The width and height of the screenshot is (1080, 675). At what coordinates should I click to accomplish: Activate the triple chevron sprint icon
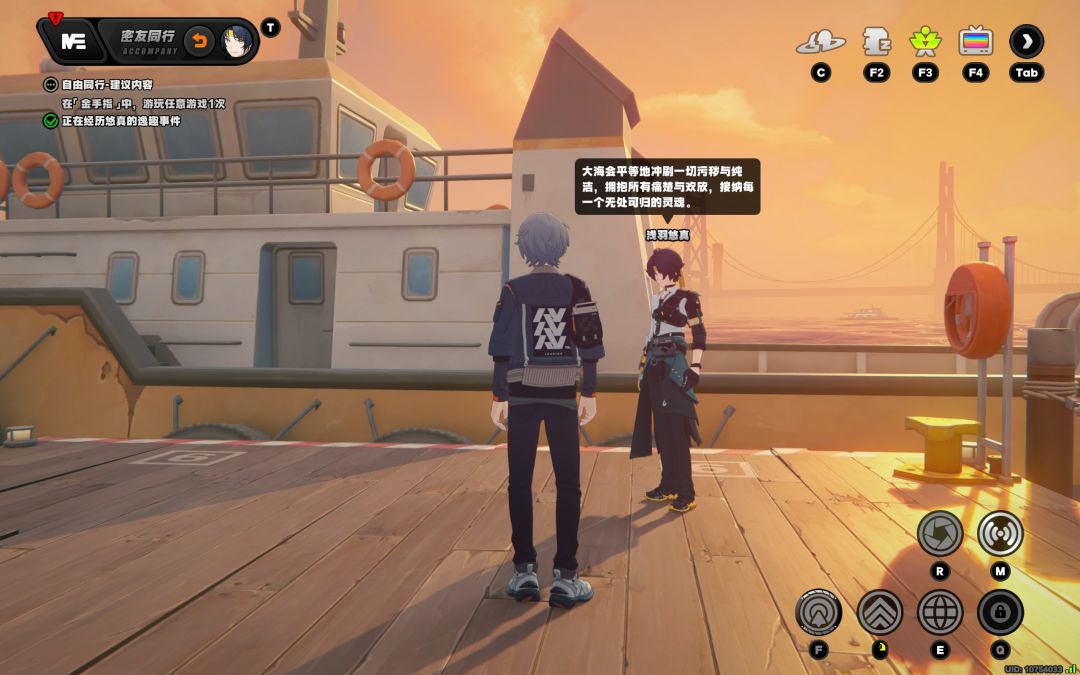click(x=880, y=612)
